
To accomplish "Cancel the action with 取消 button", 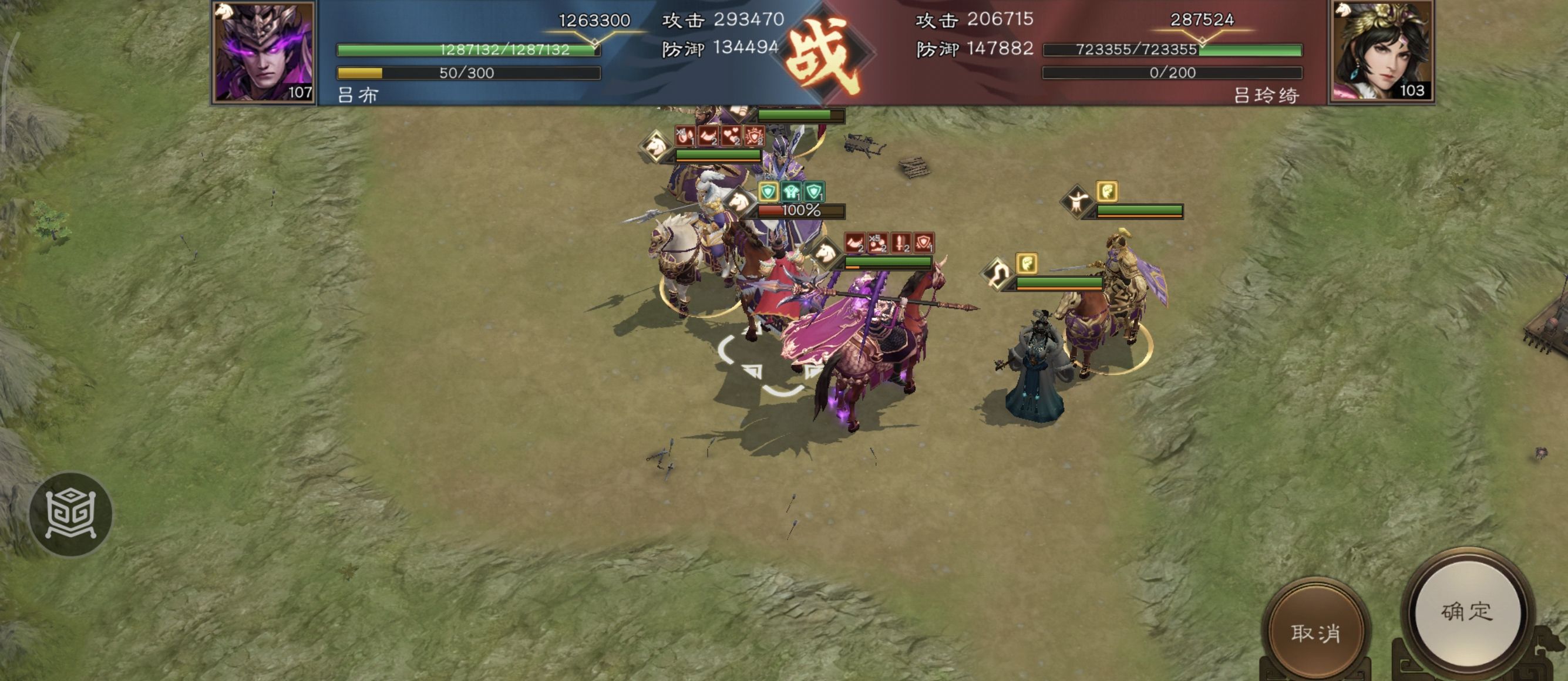I will (1315, 633).
